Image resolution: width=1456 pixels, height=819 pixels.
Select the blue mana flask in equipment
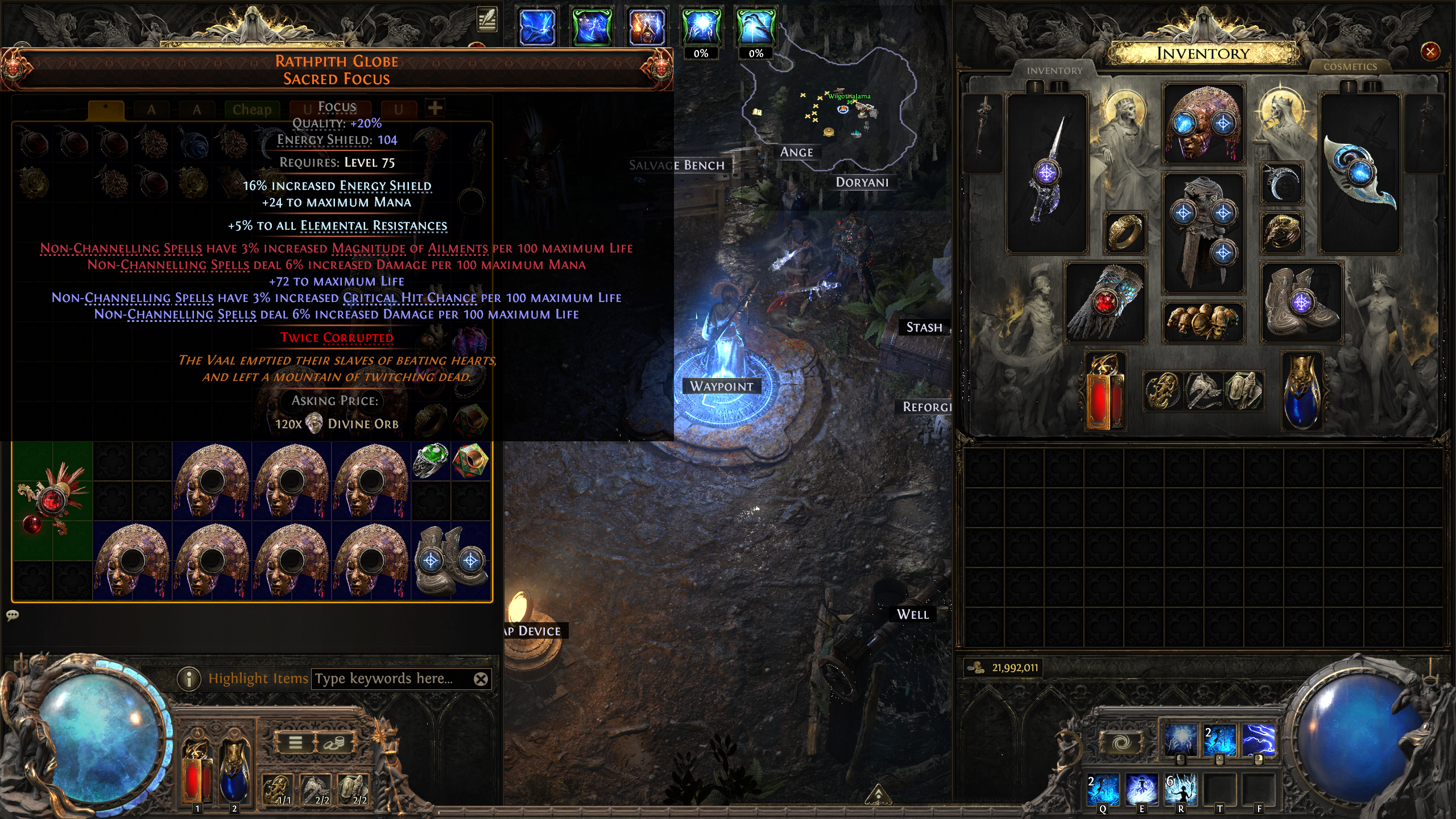pyautogui.click(x=1301, y=391)
